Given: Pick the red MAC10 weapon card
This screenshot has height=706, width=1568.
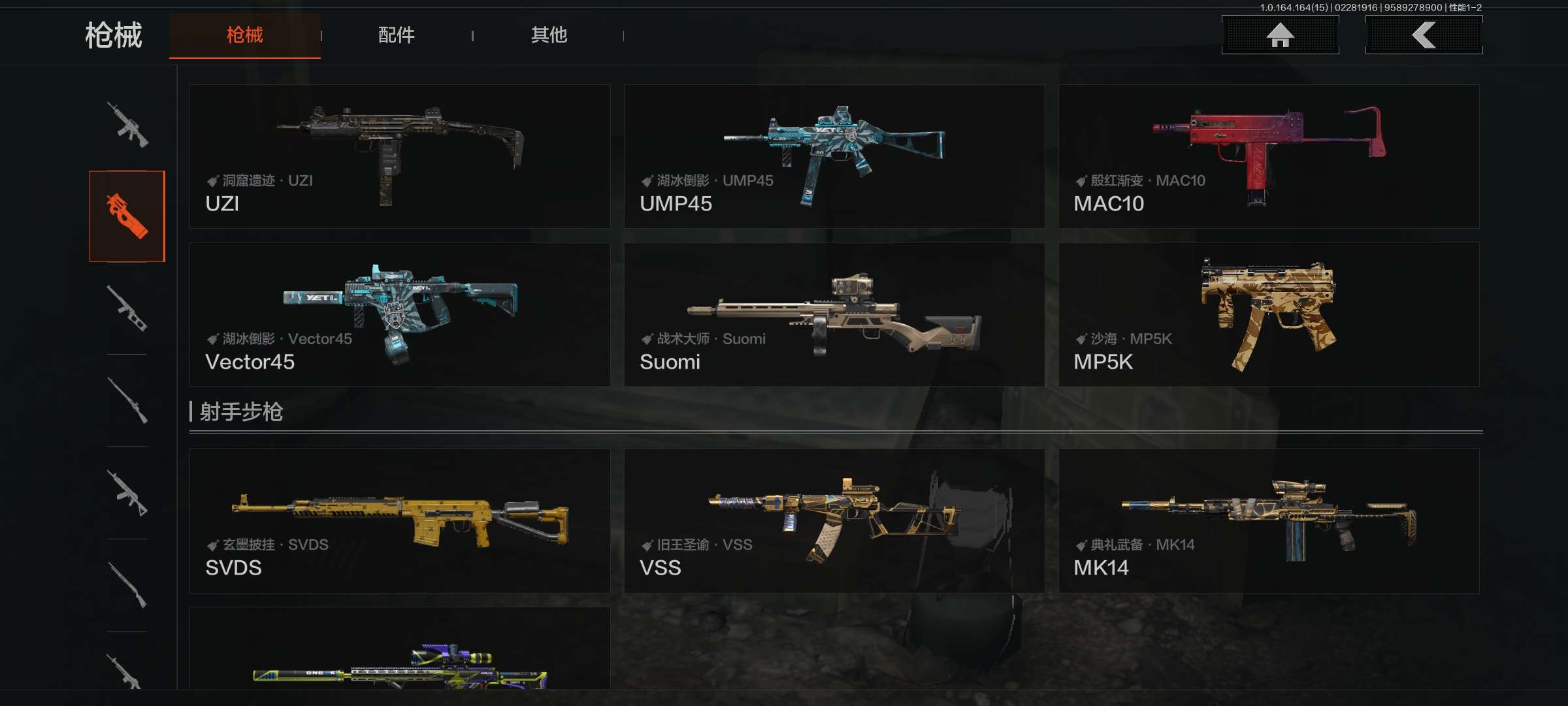Looking at the screenshot, I should [1268, 156].
